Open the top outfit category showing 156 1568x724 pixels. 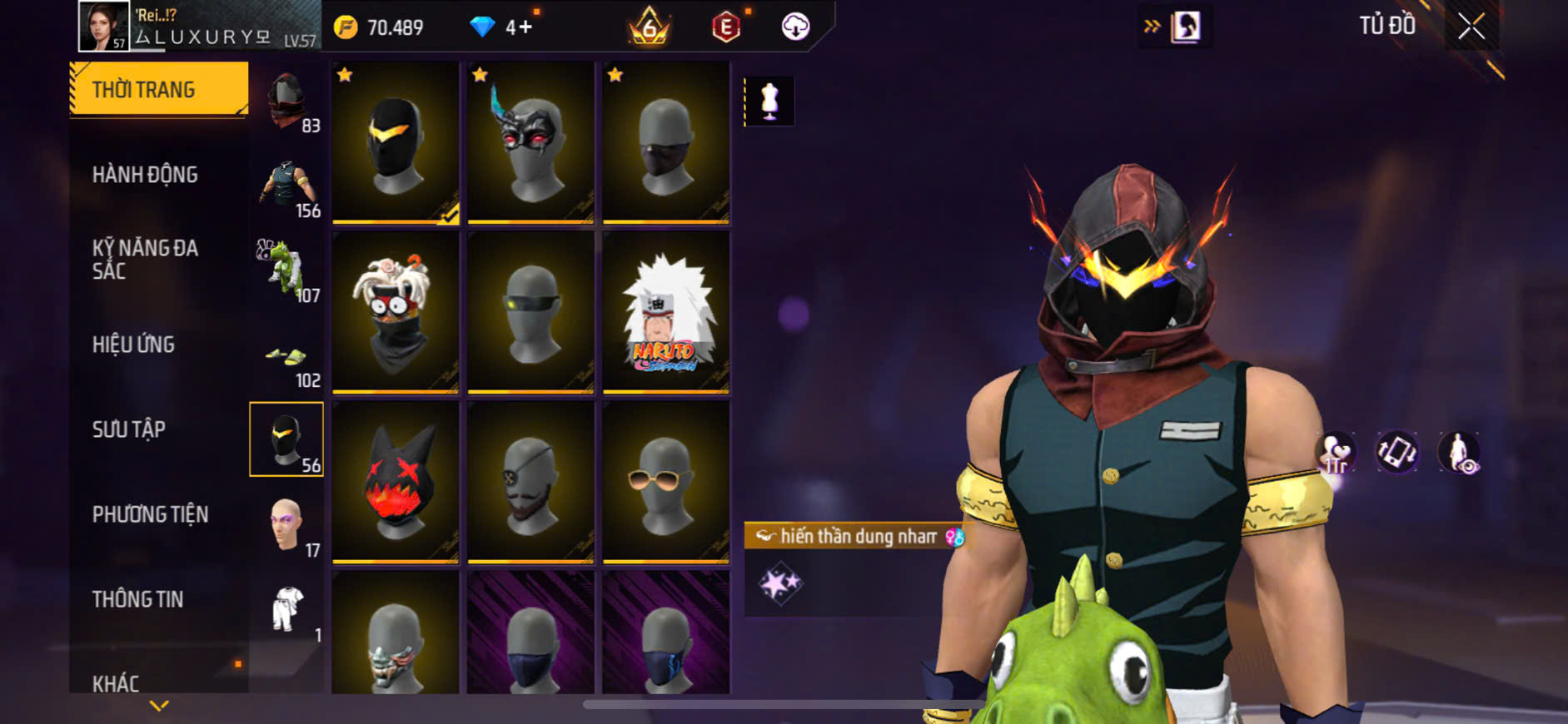[286, 186]
